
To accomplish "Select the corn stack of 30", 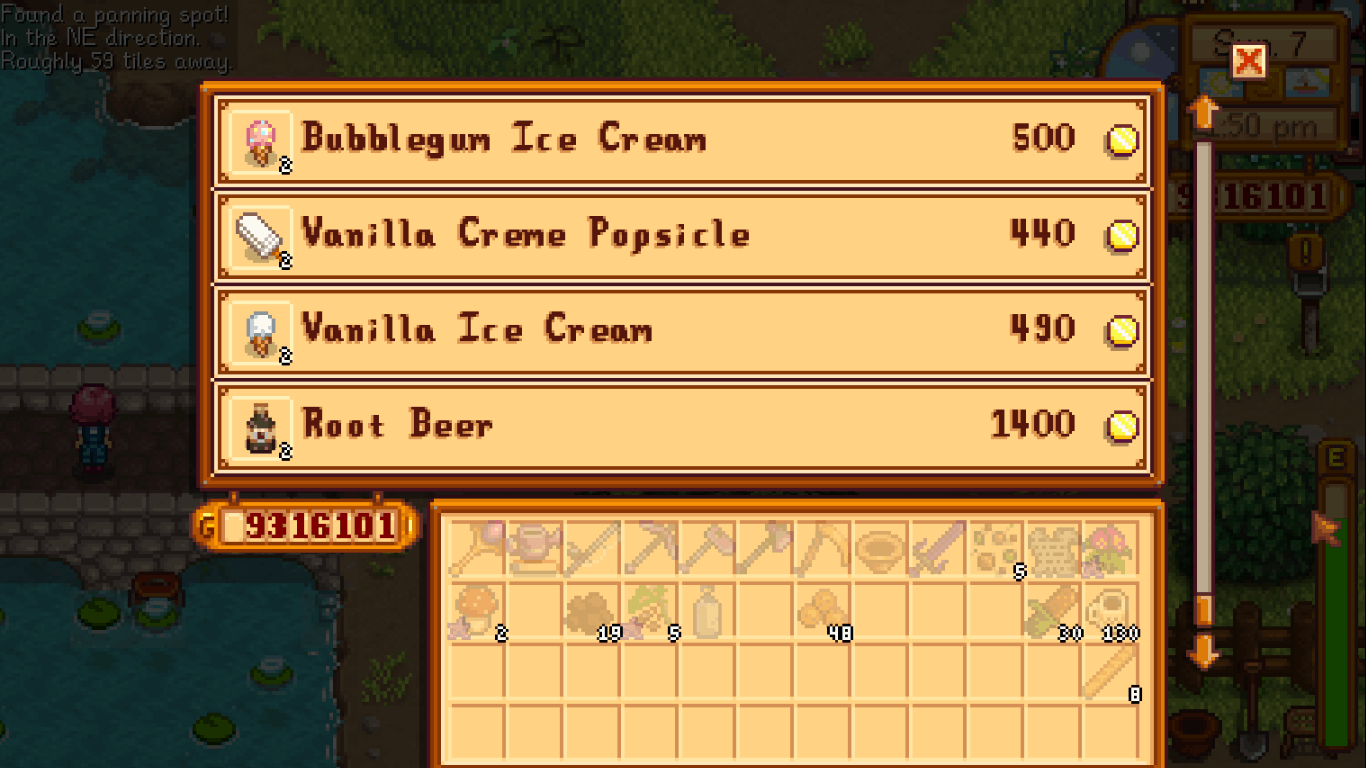I will click(x=1058, y=610).
